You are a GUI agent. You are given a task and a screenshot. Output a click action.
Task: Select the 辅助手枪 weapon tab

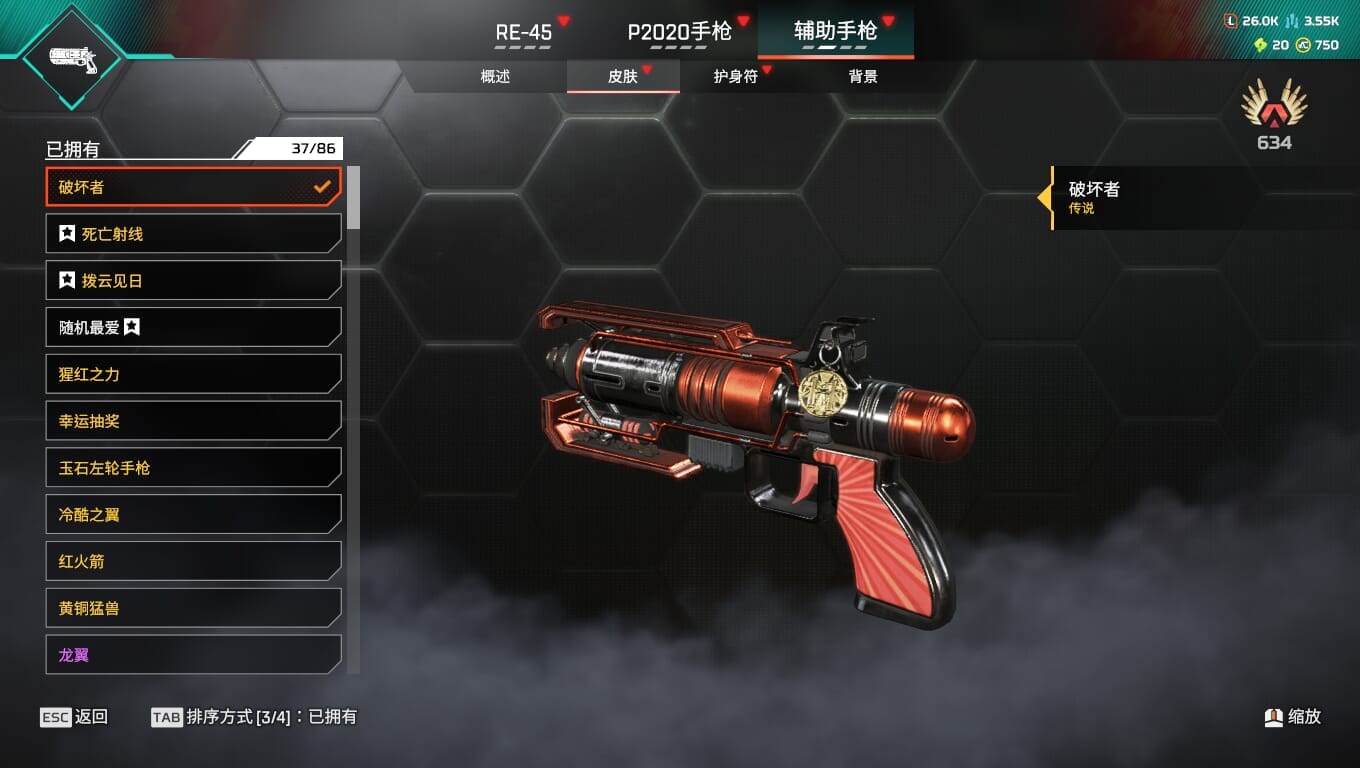[x=835, y=31]
